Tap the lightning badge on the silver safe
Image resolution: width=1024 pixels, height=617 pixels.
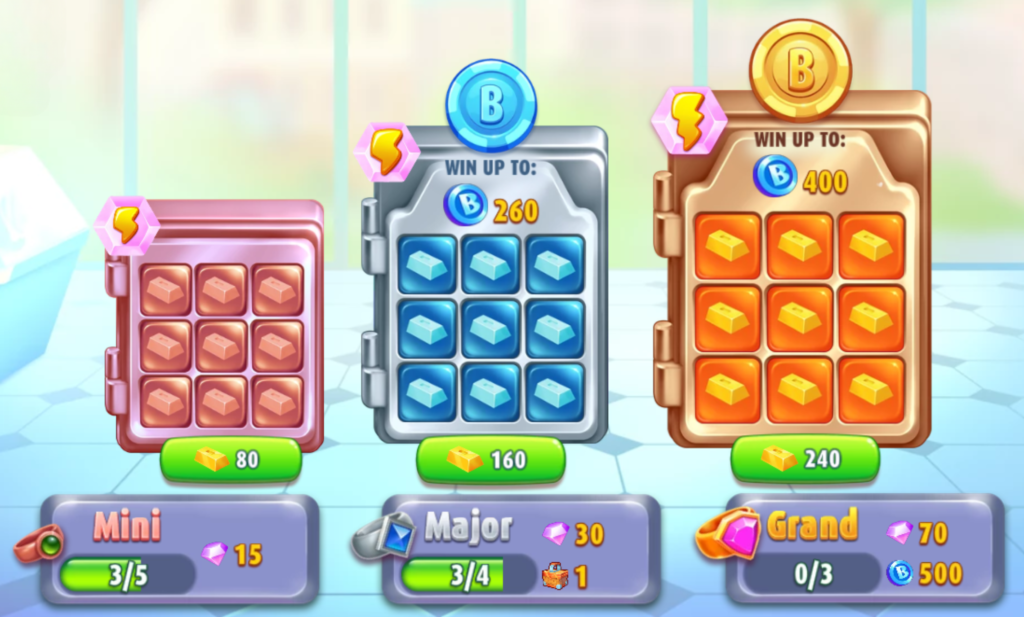[x=387, y=151]
